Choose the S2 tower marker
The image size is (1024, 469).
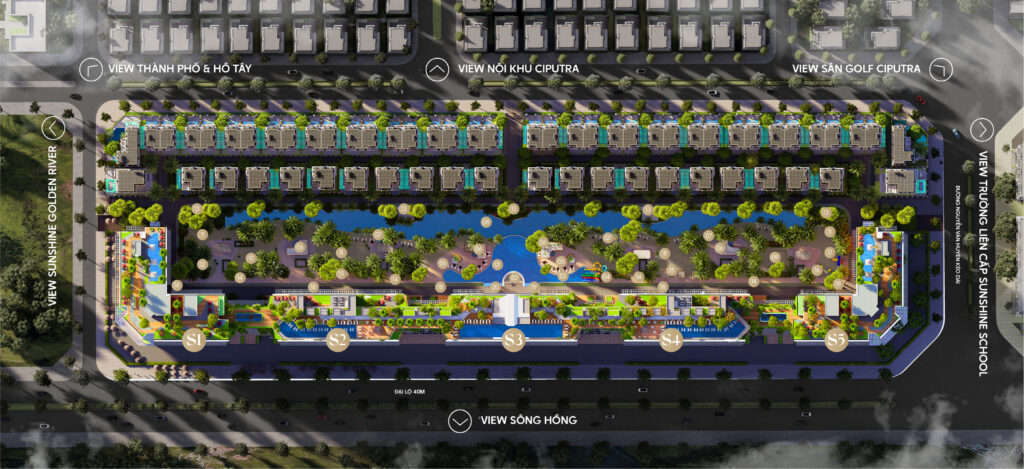point(338,340)
